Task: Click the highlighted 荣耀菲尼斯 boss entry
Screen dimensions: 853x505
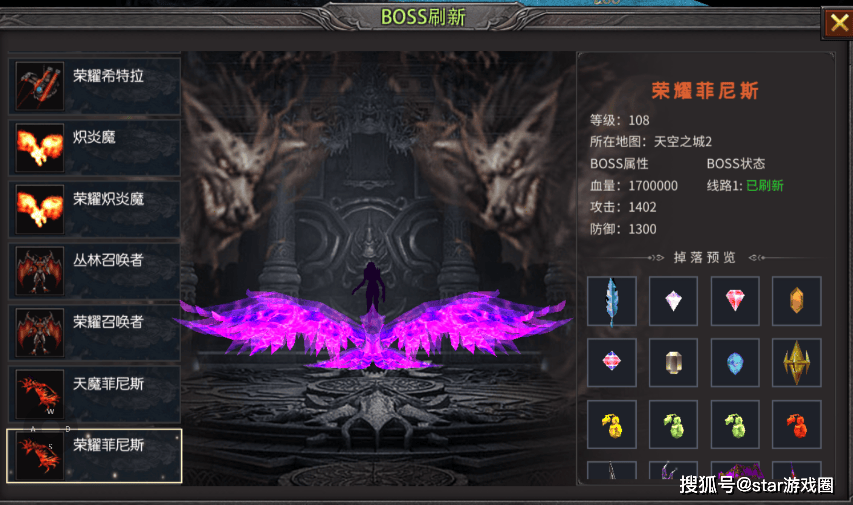Action: click(95, 455)
